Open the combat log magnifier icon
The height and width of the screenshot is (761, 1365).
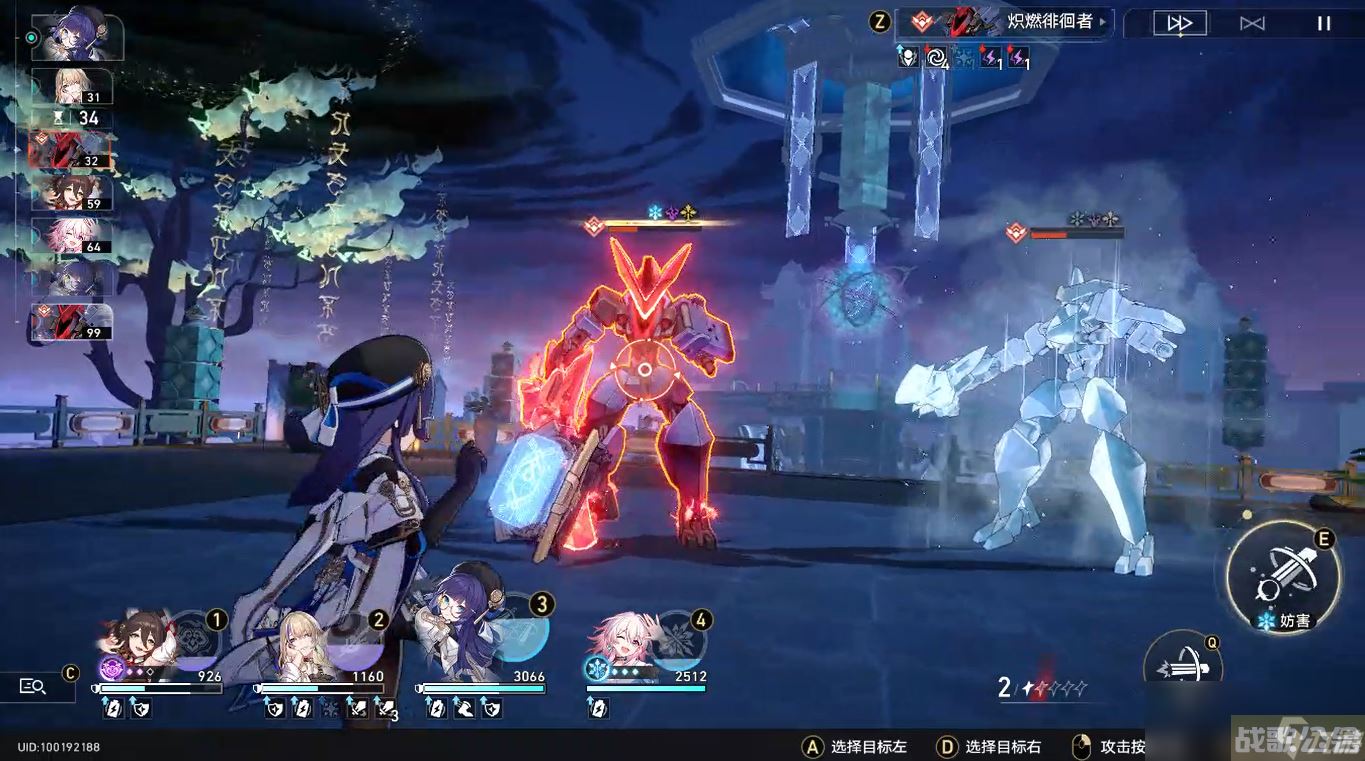(x=33, y=687)
